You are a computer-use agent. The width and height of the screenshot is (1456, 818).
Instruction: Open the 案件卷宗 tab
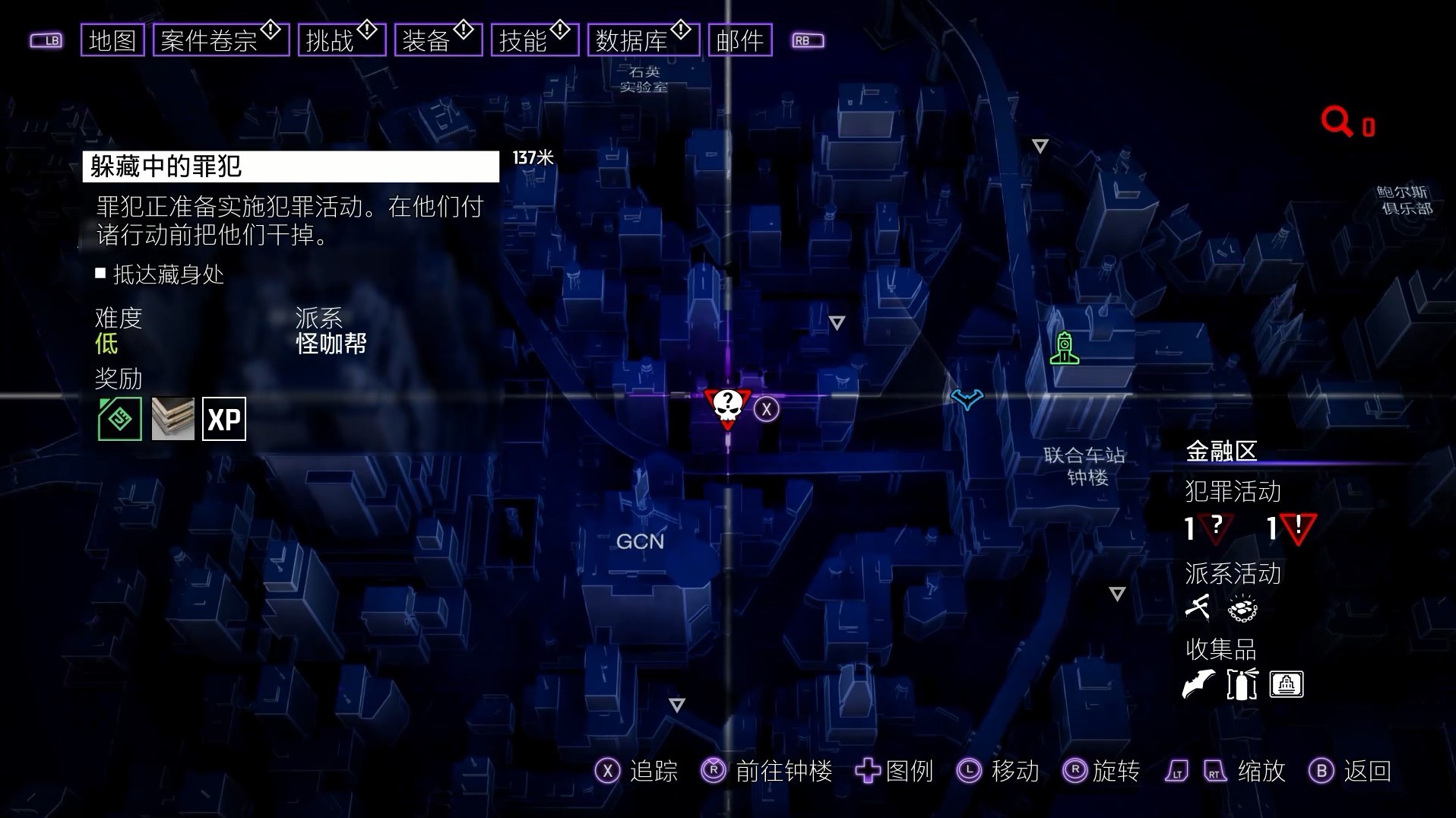coord(220,40)
